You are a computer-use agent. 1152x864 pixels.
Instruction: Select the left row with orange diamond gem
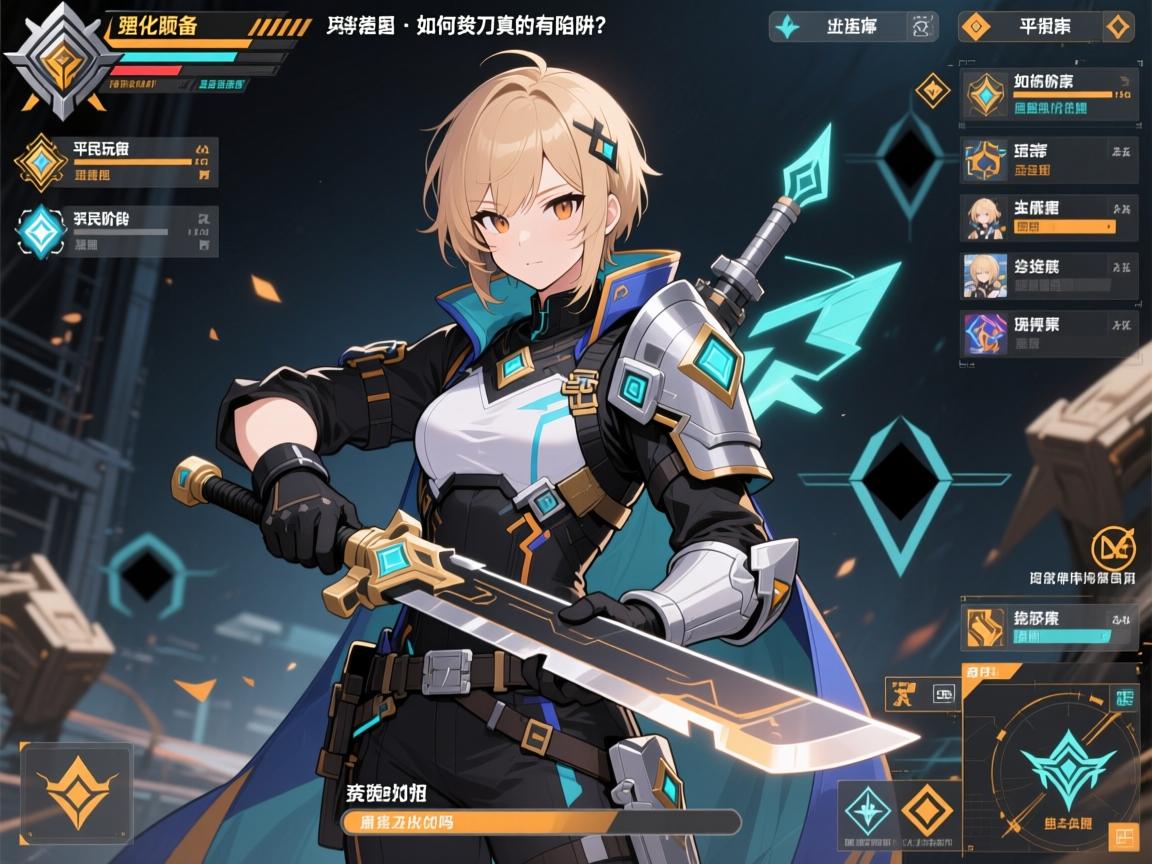click(x=118, y=162)
